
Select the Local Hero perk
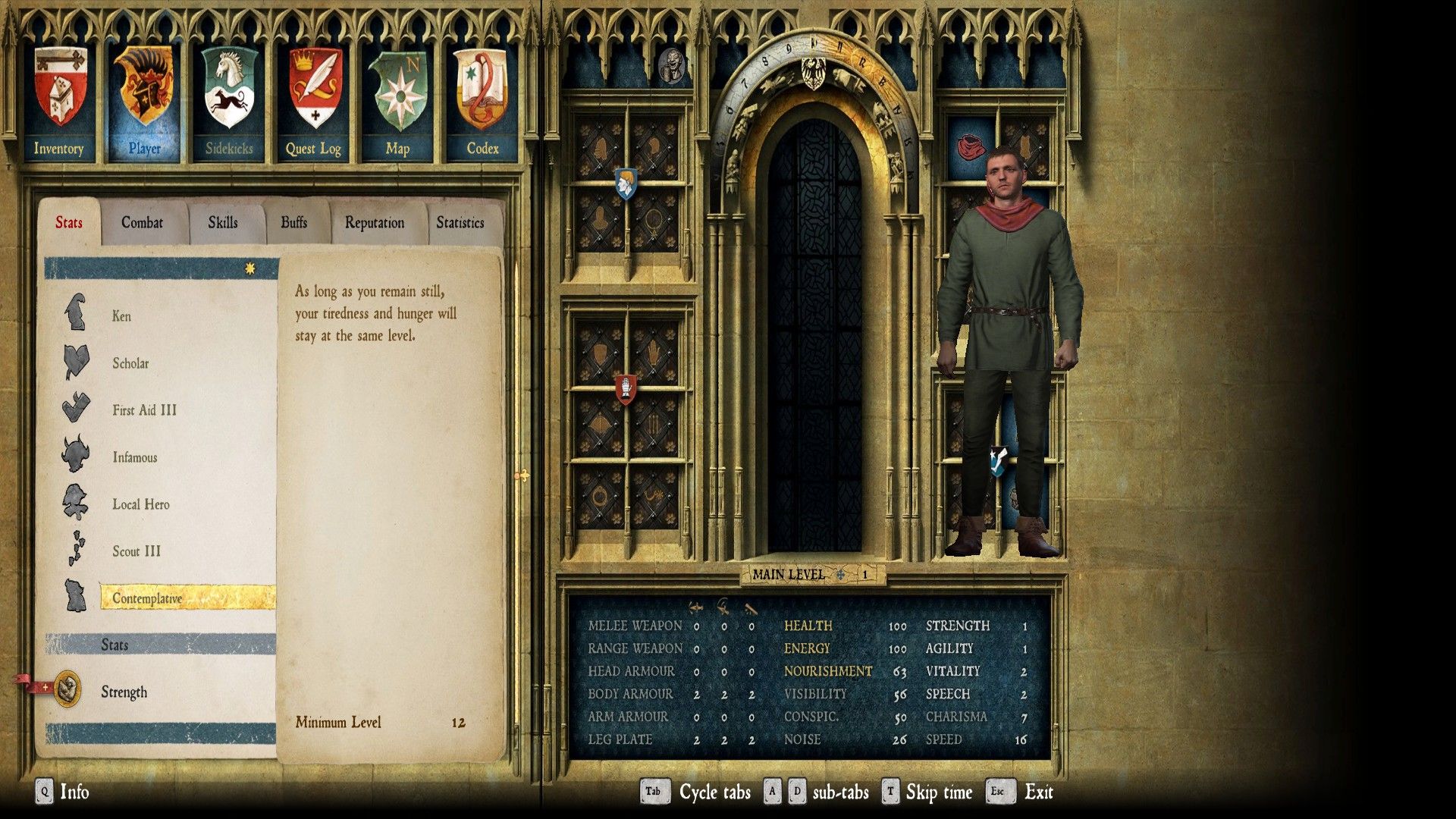(x=141, y=504)
